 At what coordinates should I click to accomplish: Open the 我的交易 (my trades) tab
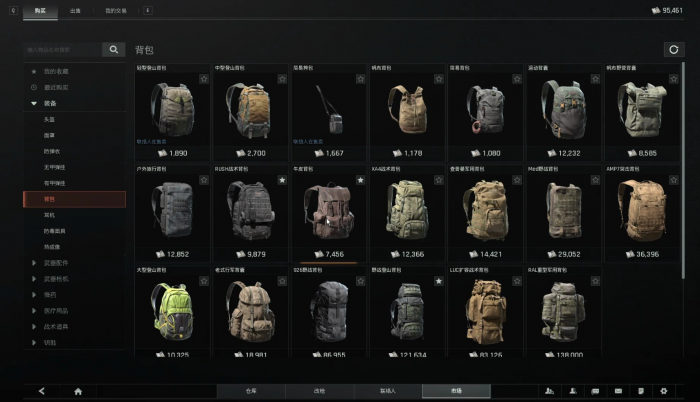coord(116,10)
